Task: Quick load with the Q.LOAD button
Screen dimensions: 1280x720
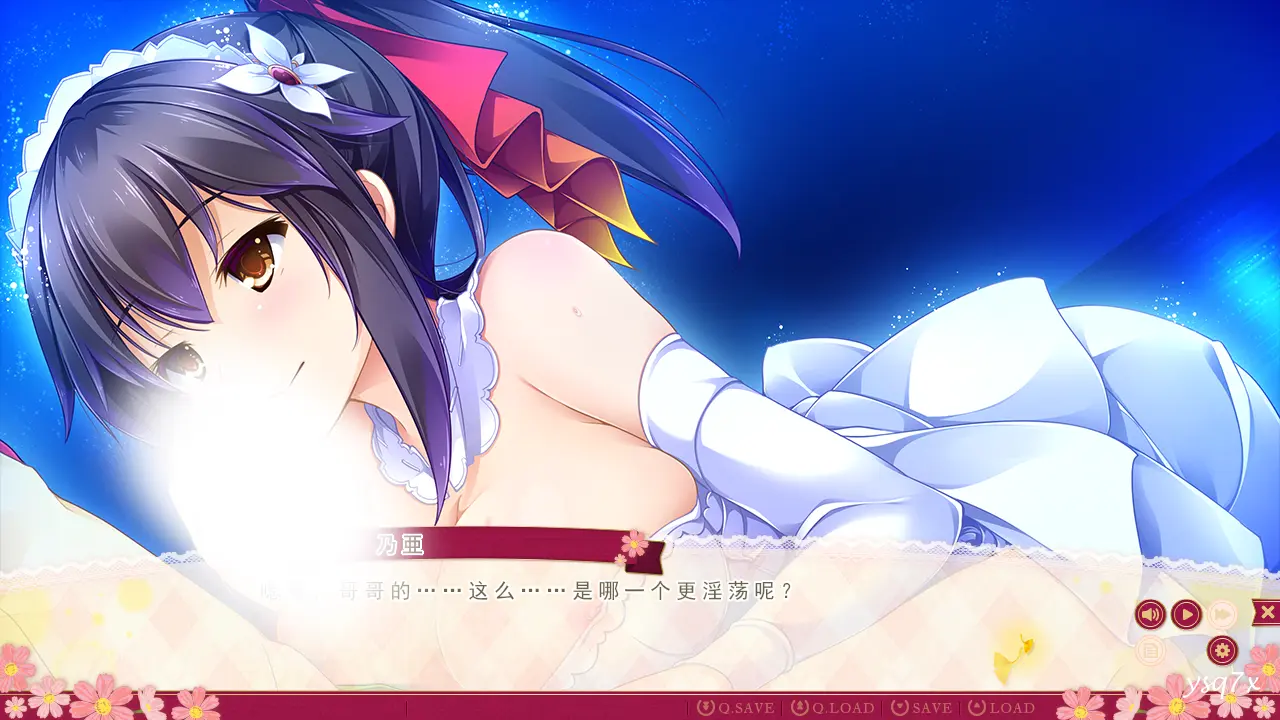Action: [x=833, y=708]
